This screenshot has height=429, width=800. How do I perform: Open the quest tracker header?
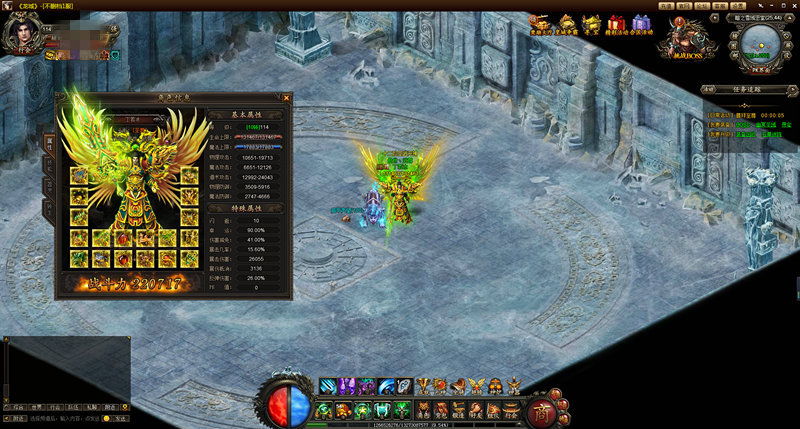pyautogui.click(x=746, y=89)
